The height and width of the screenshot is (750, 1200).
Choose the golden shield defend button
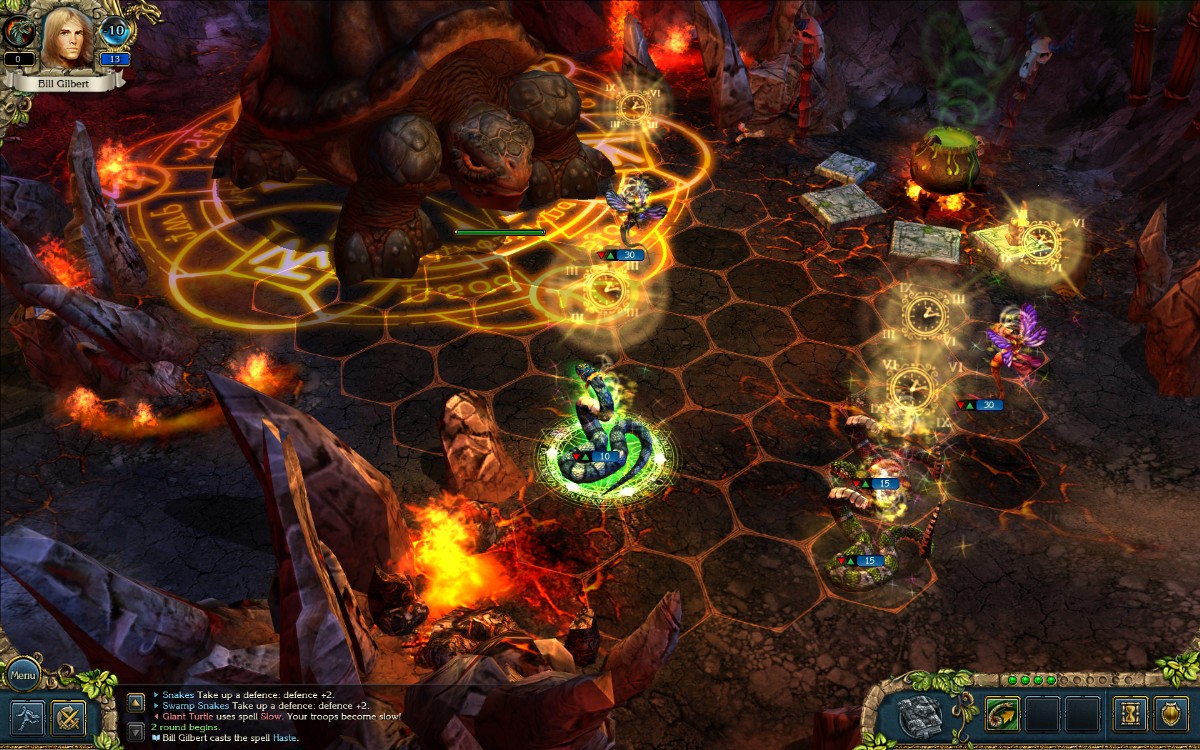1172,714
